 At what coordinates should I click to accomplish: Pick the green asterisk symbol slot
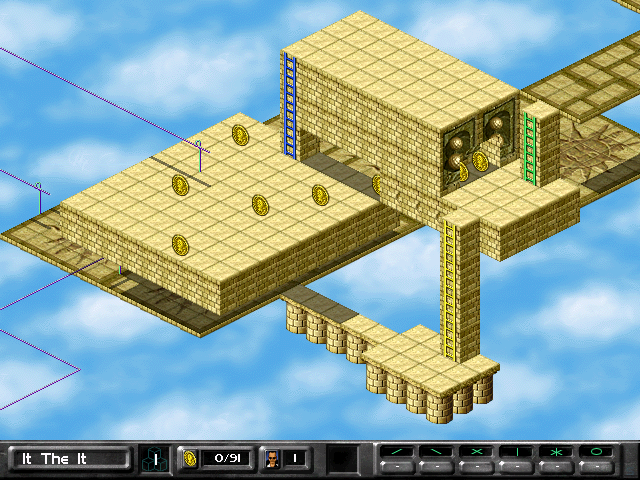coord(556,452)
